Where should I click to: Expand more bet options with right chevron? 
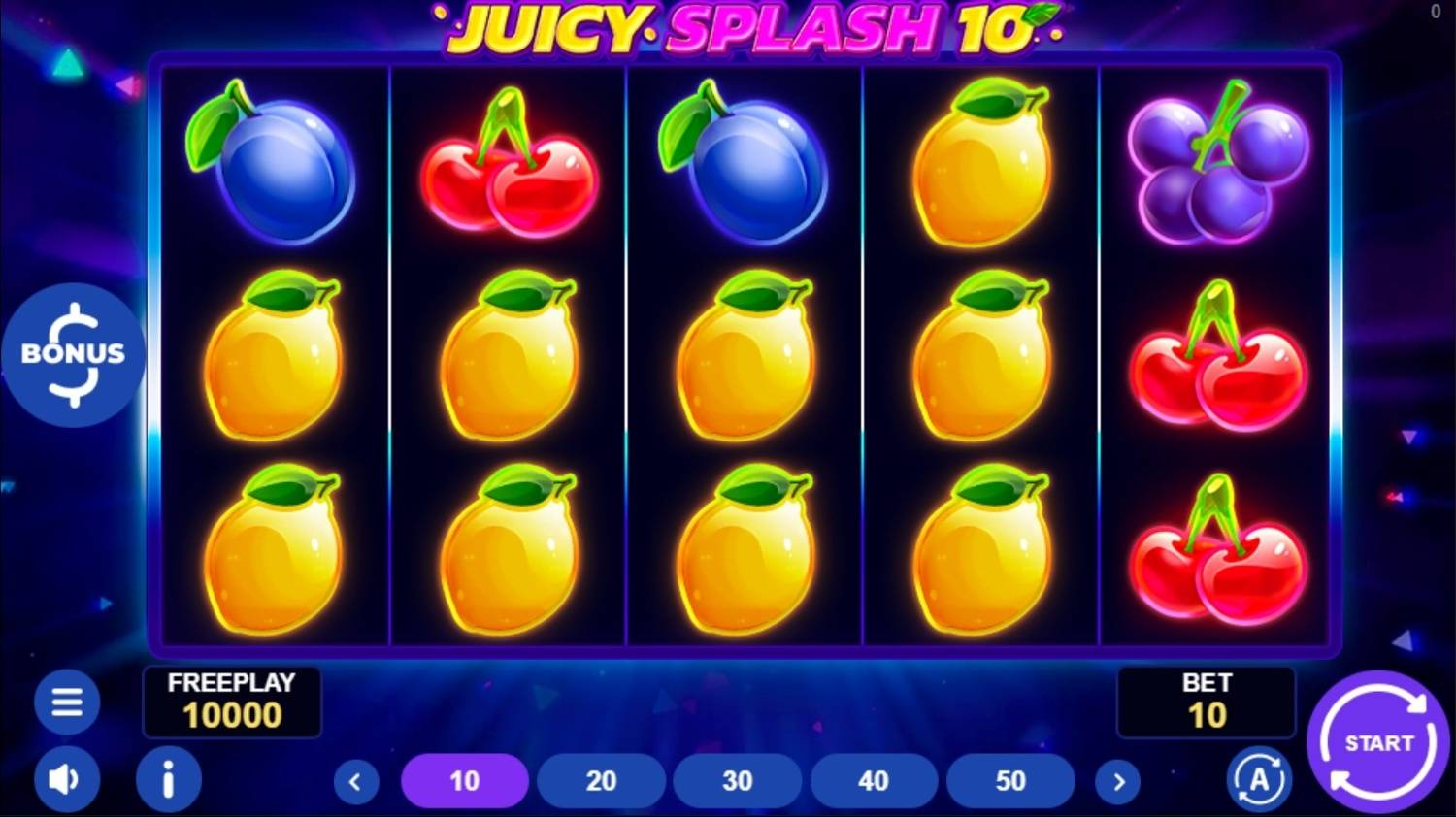1118,780
